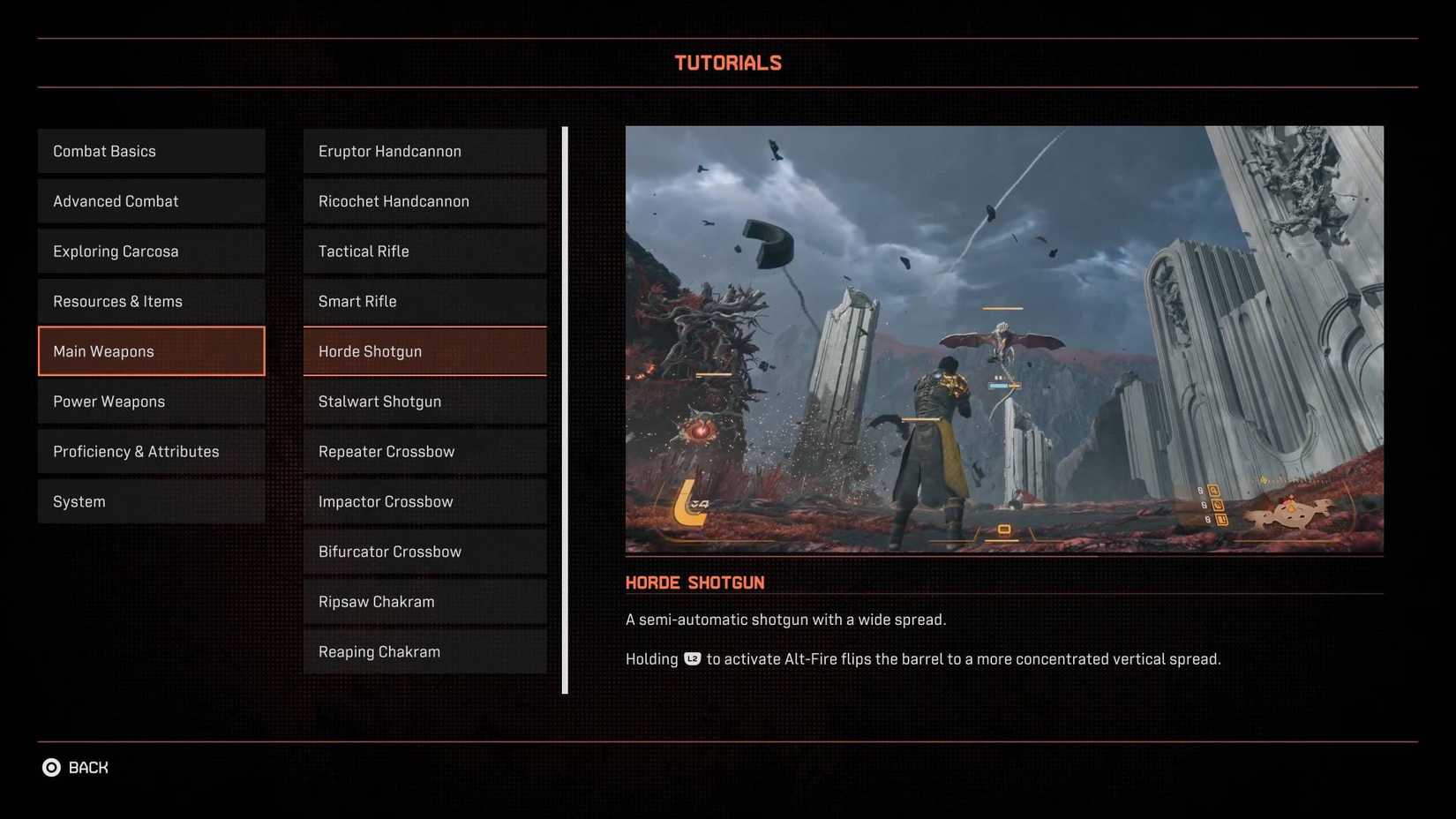Open the Combat Basics tutorial category
Screen dimensions: 1456x819
click(150, 150)
